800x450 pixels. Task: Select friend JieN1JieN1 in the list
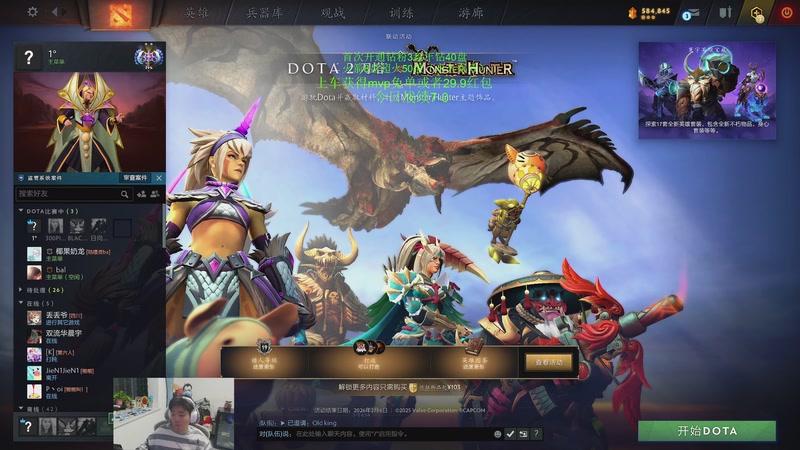62,372
